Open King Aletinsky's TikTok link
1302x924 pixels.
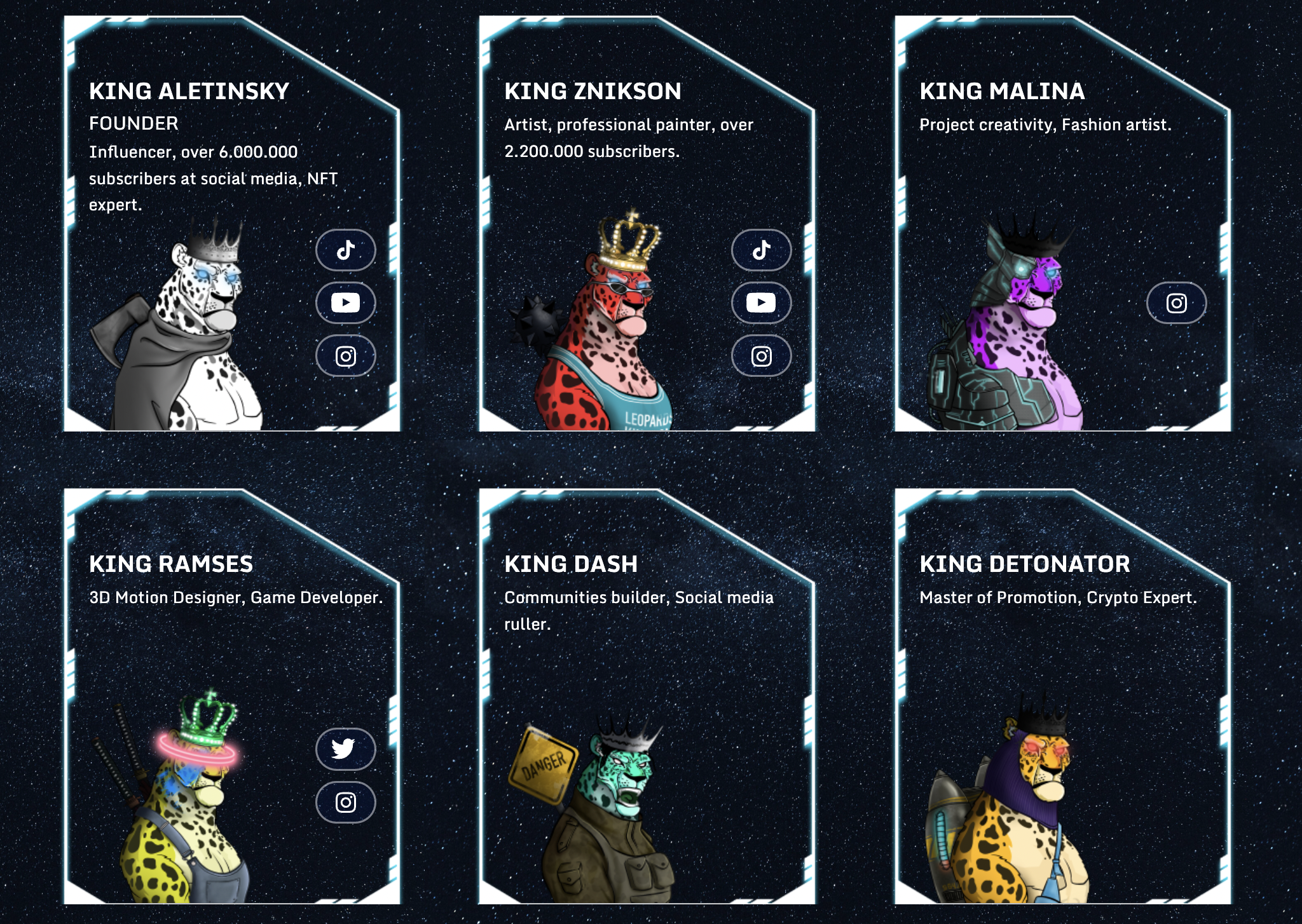345,250
